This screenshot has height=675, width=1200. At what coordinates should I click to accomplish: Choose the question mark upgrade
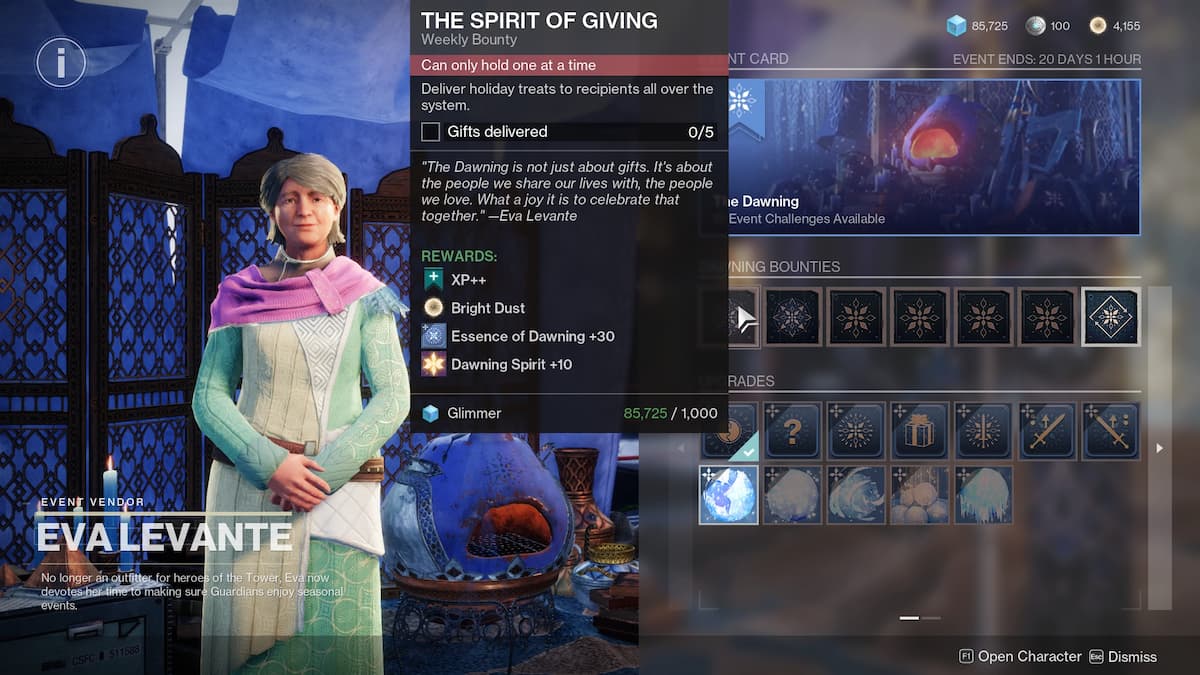(x=794, y=431)
